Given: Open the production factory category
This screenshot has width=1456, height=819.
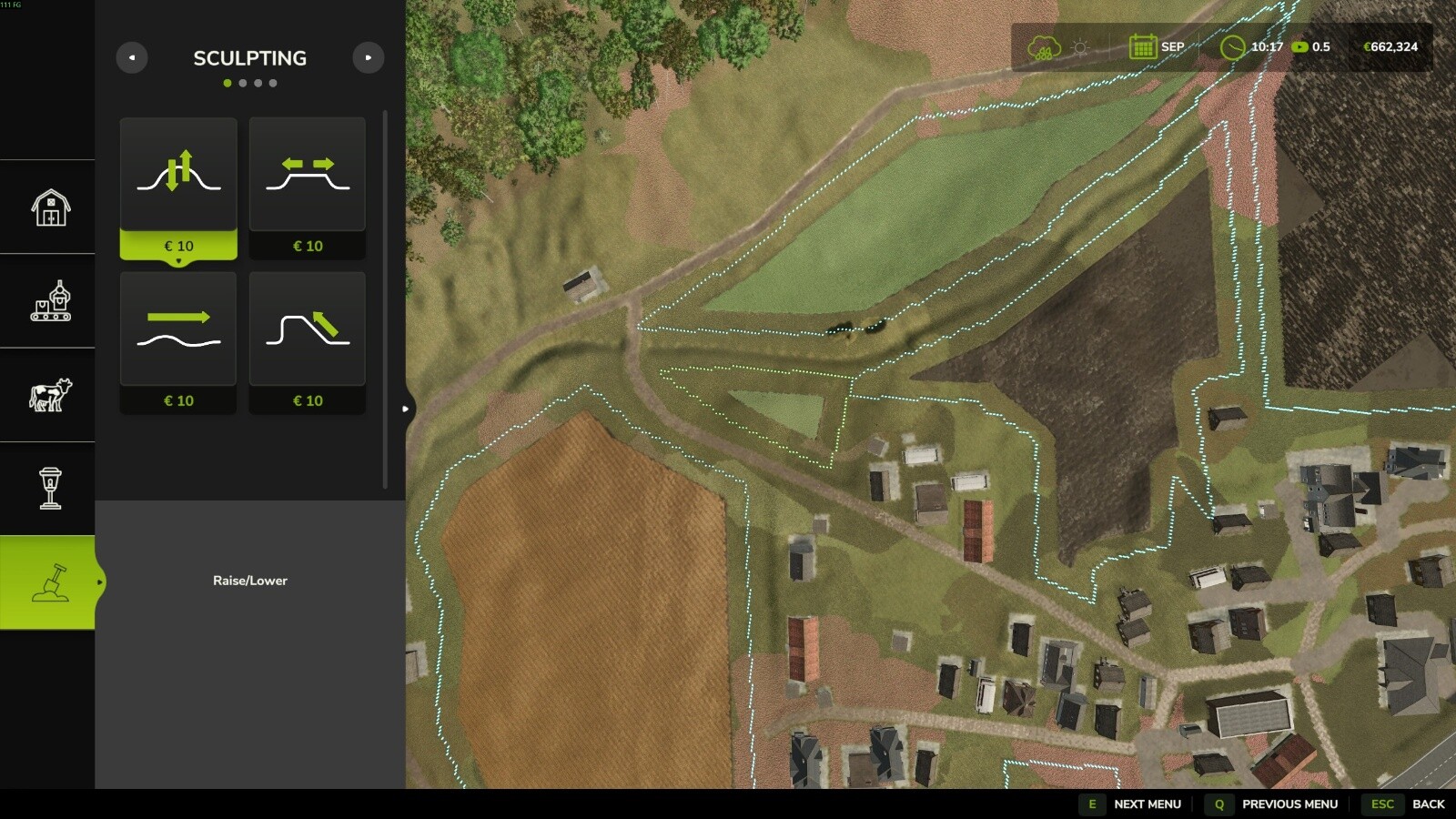Looking at the screenshot, I should click(x=50, y=301).
